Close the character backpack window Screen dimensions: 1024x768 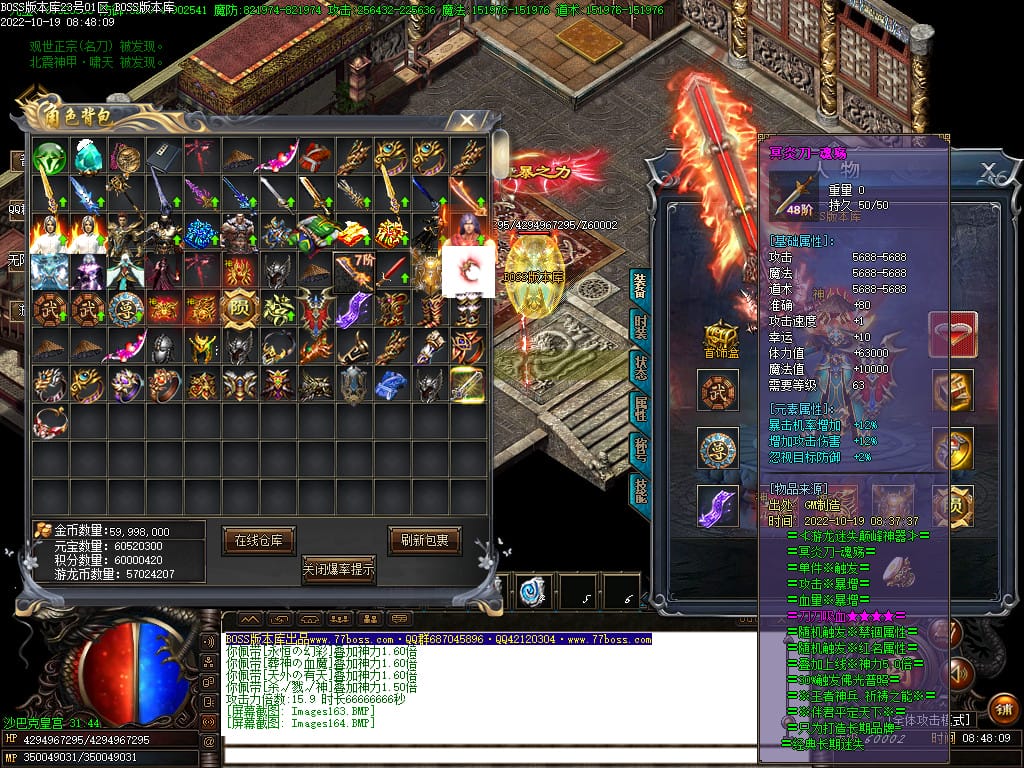tap(466, 121)
